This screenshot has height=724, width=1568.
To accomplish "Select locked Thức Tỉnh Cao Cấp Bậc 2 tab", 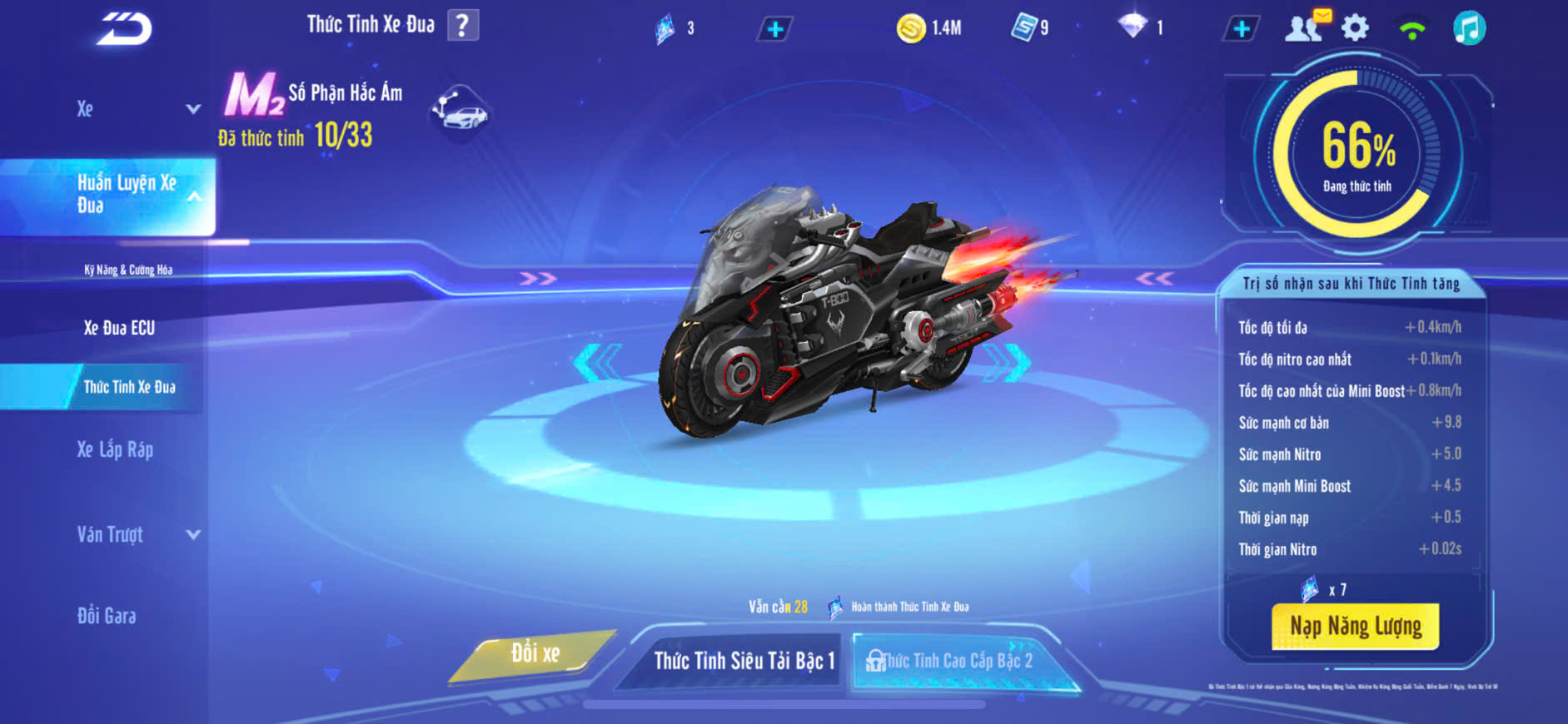I will click(x=956, y=661).
